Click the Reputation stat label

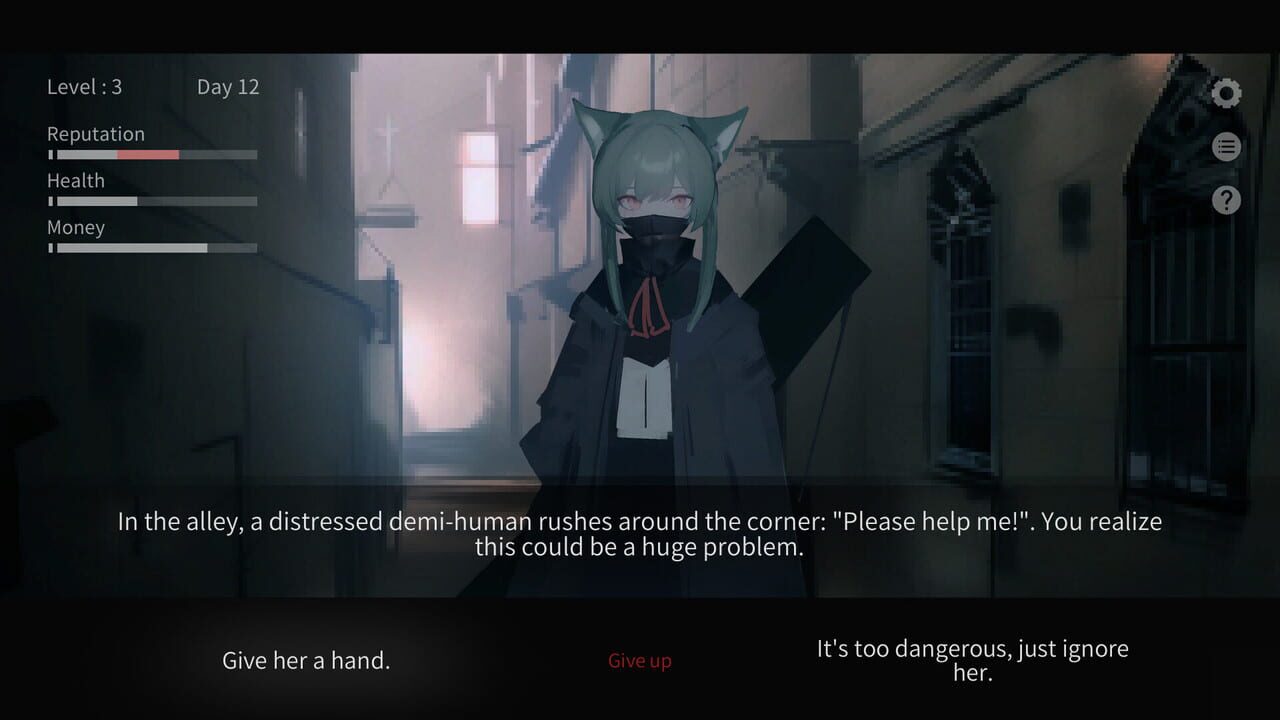(95, 133)
